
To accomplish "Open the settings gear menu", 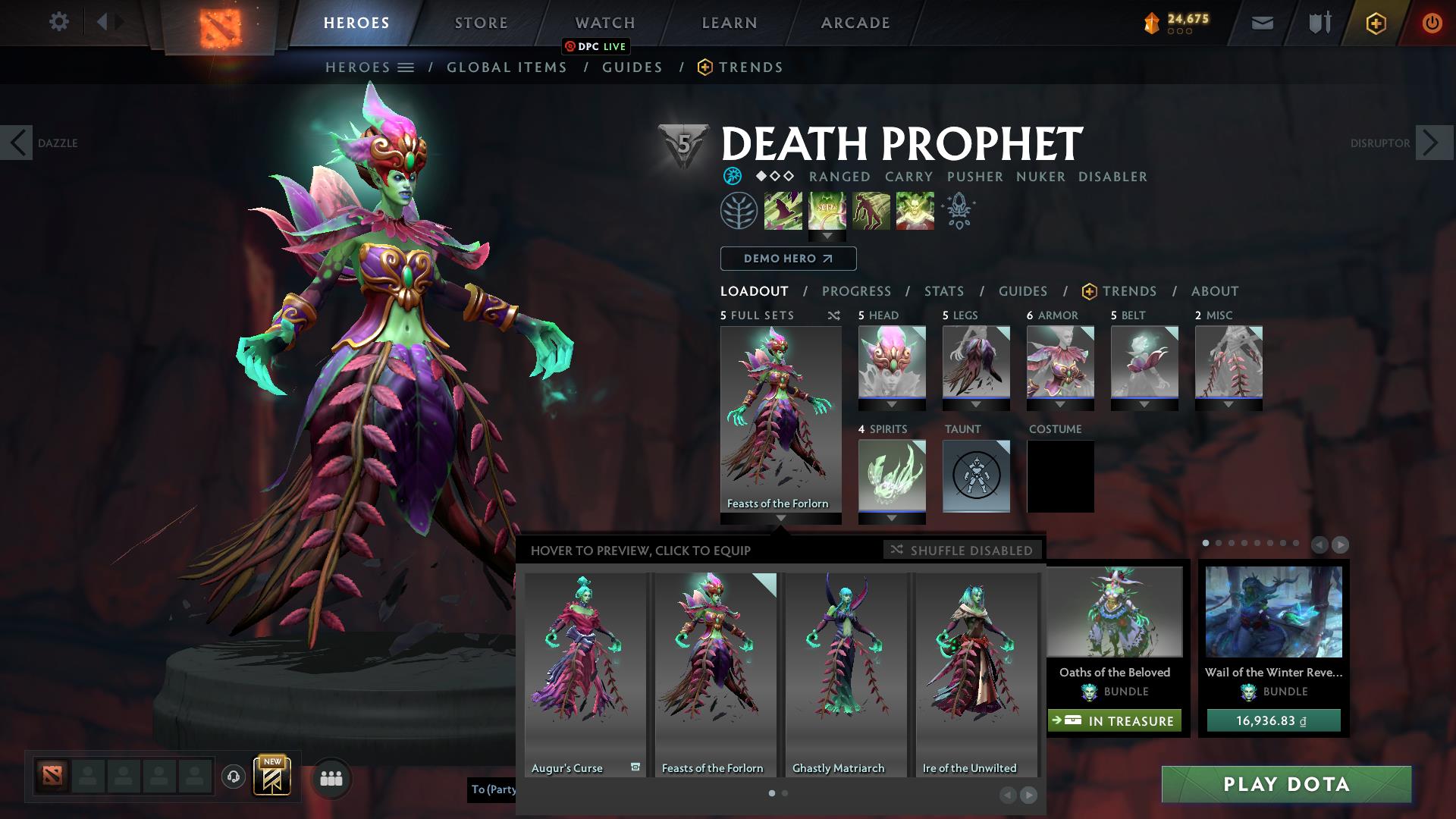I will pos(58,22).
